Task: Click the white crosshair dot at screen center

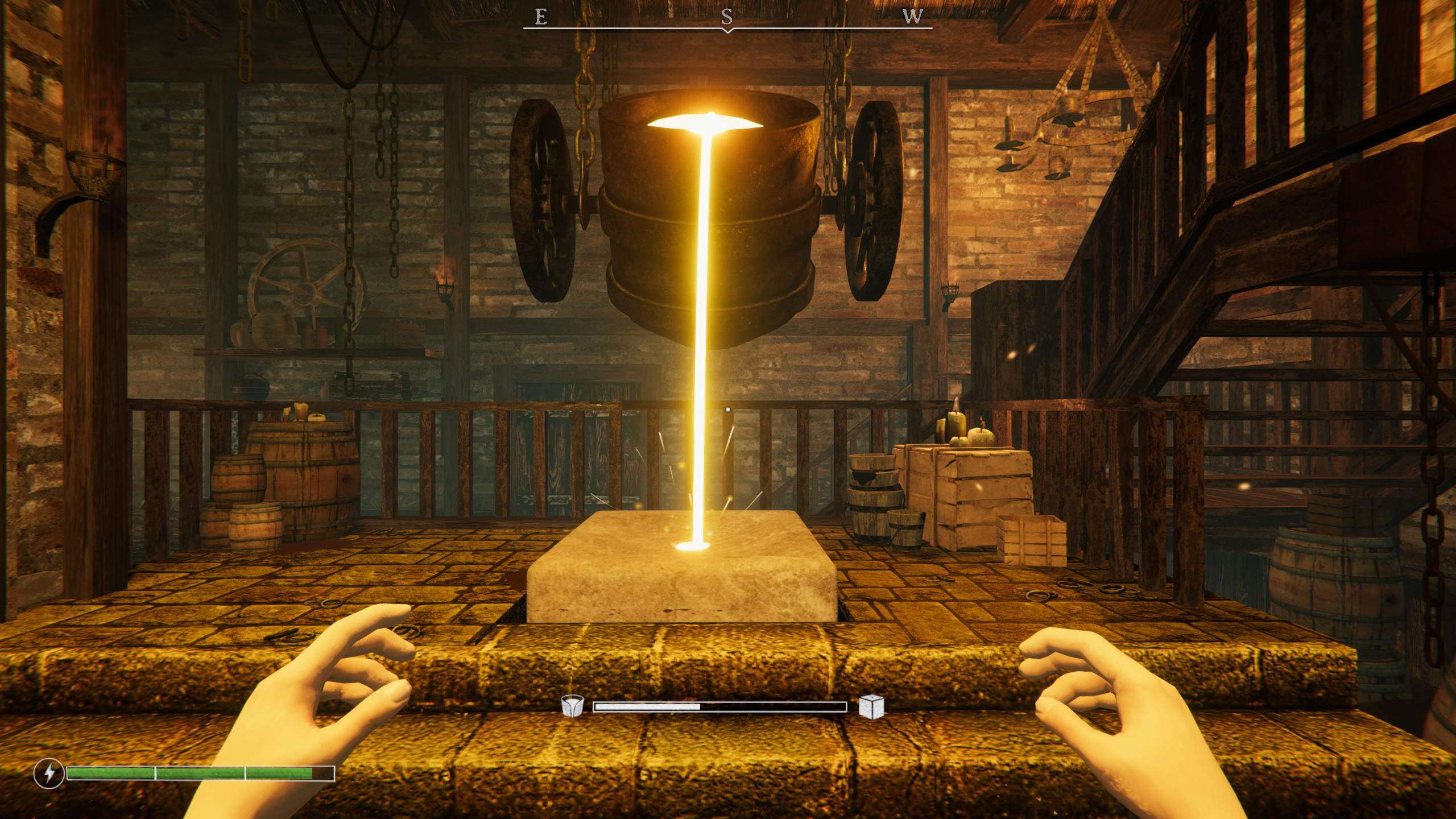Action: click(728, 409)
